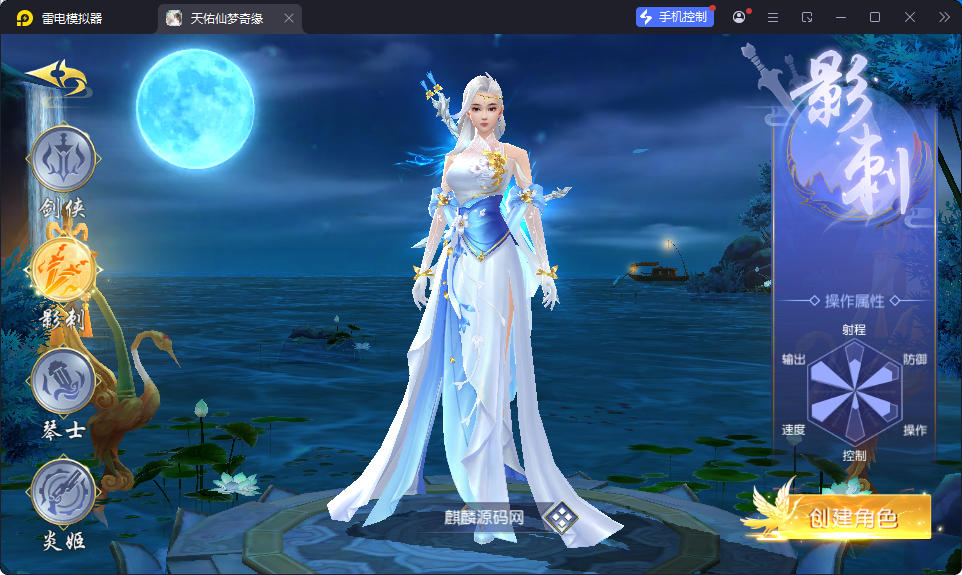
Task: Close the 天佑仙梦奇缘 tab
Action: click(x=289, y=18)
